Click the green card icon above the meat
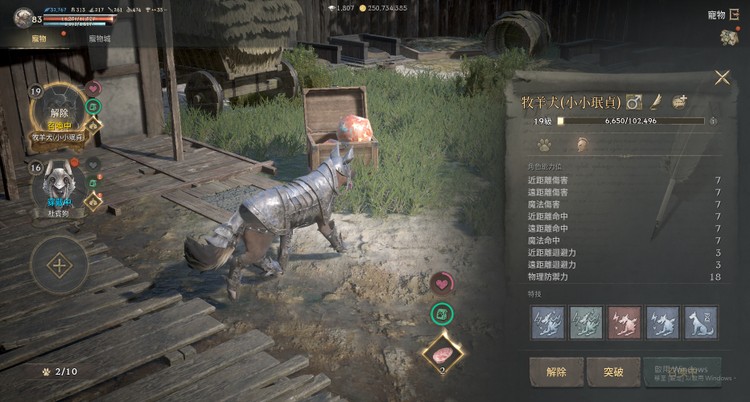 tap(442, 315)
